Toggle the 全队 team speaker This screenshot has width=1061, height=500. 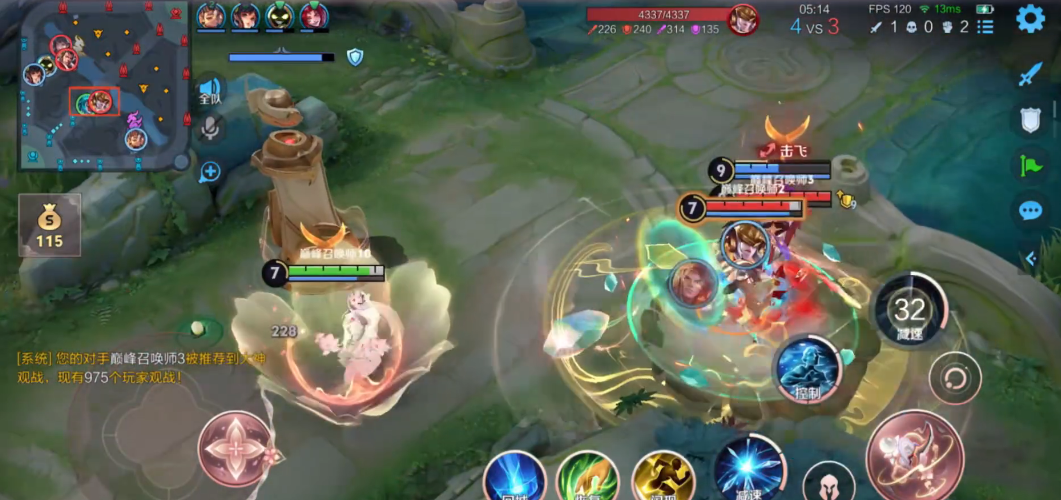click(x=209, y=91)
